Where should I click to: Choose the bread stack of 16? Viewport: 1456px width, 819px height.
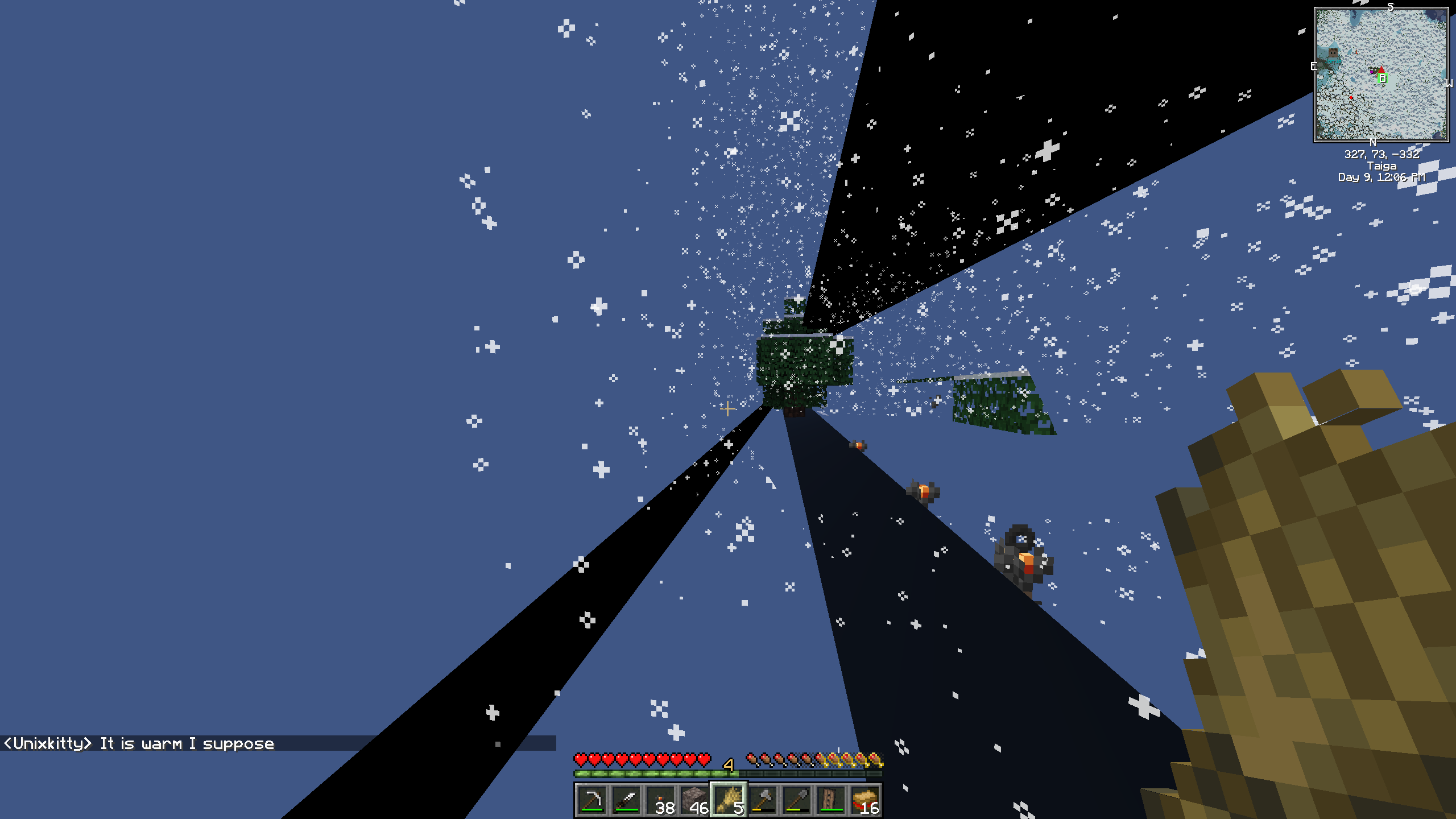[865, 800]
